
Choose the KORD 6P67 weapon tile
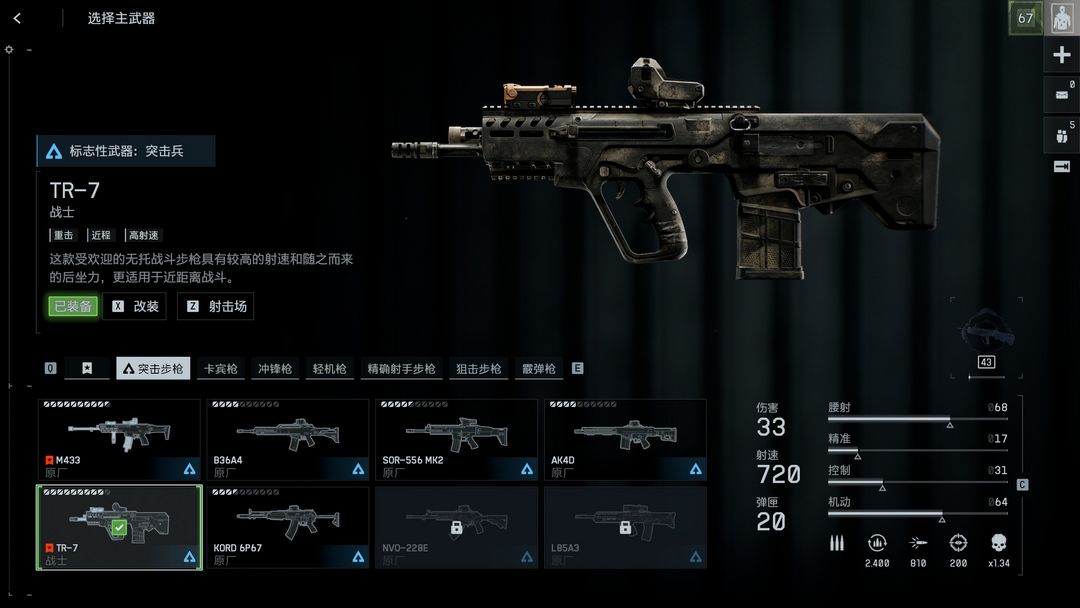(x=288, y=527)
